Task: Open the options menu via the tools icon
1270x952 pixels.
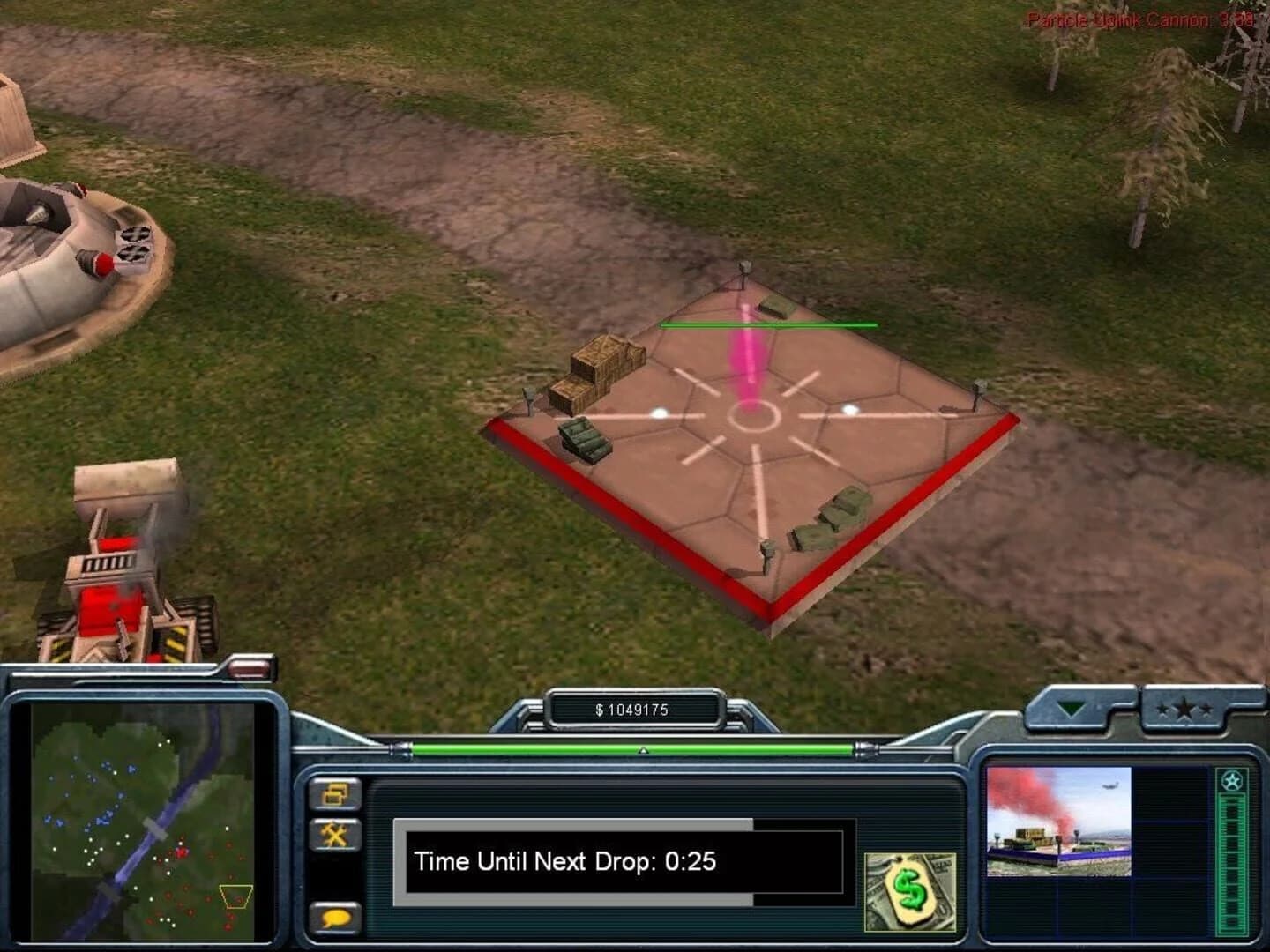Action: pyautogui.click(x=336, y=832)
